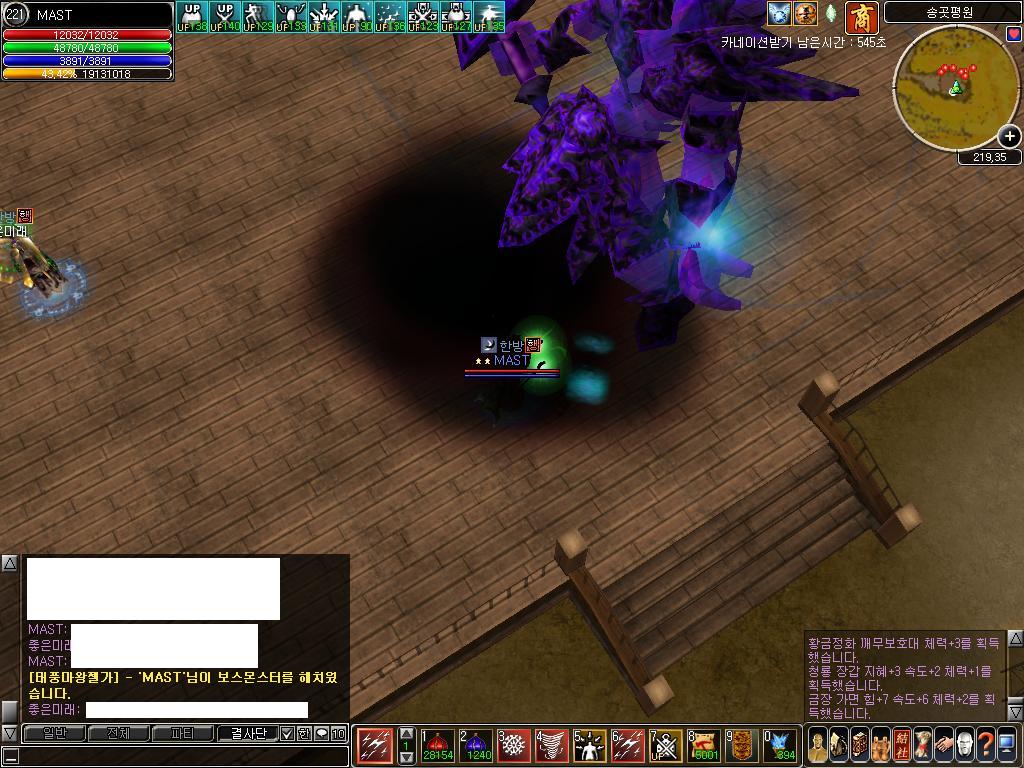This screenshot has width=1024, height=768.
Task: Switch chat to the 전체 tab
Action: pyautogui.click(x=118, y=733)
